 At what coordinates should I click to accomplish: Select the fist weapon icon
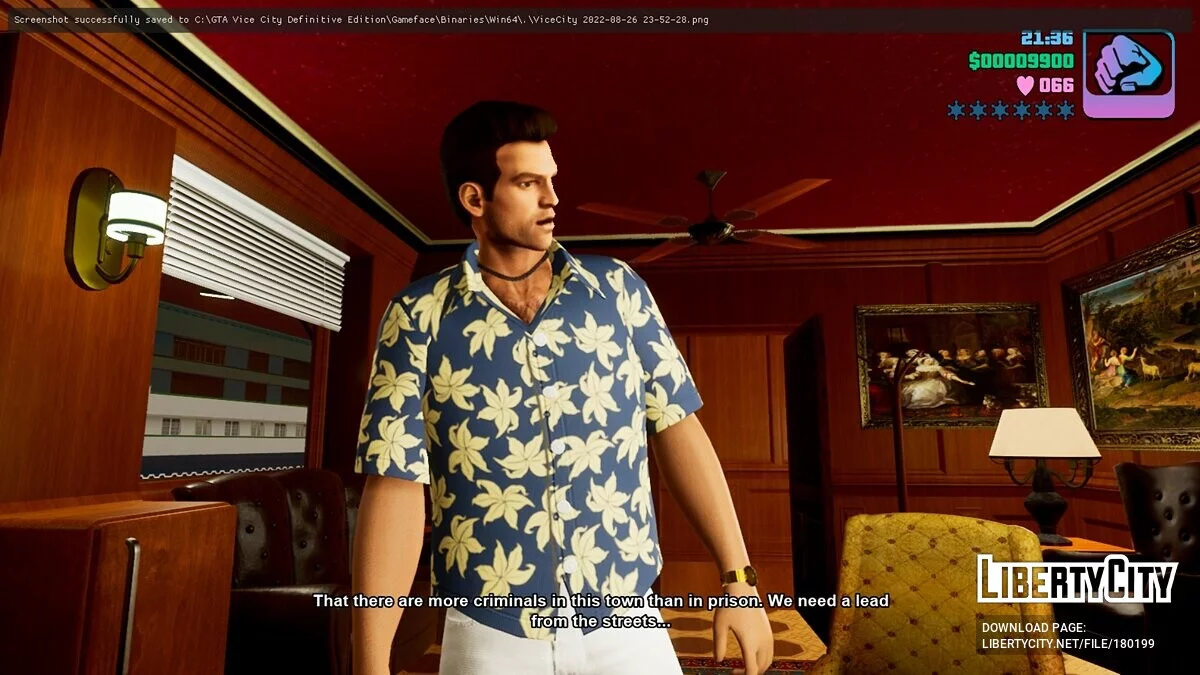(x=1128, y=73)
